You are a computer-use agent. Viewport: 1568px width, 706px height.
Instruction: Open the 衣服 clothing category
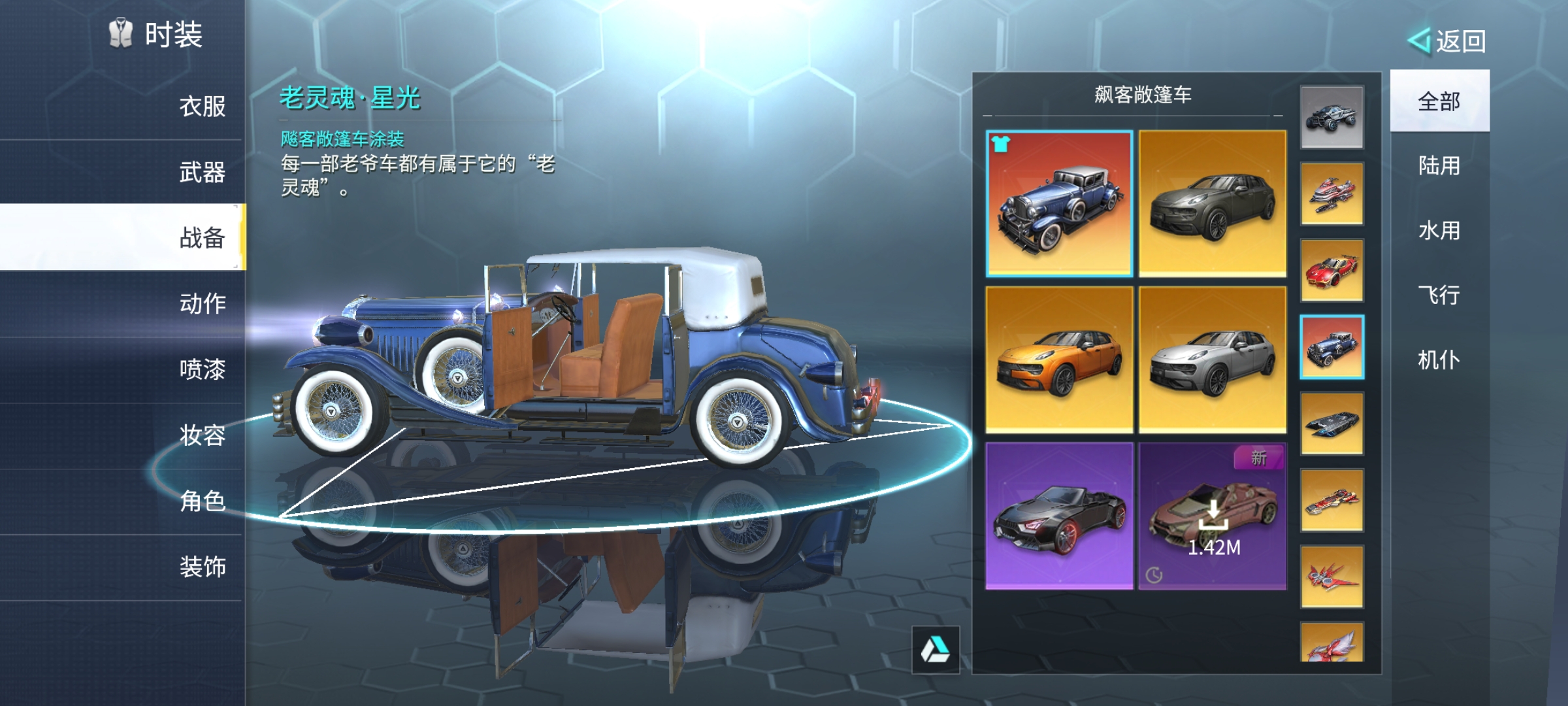[x=201, y=107]
